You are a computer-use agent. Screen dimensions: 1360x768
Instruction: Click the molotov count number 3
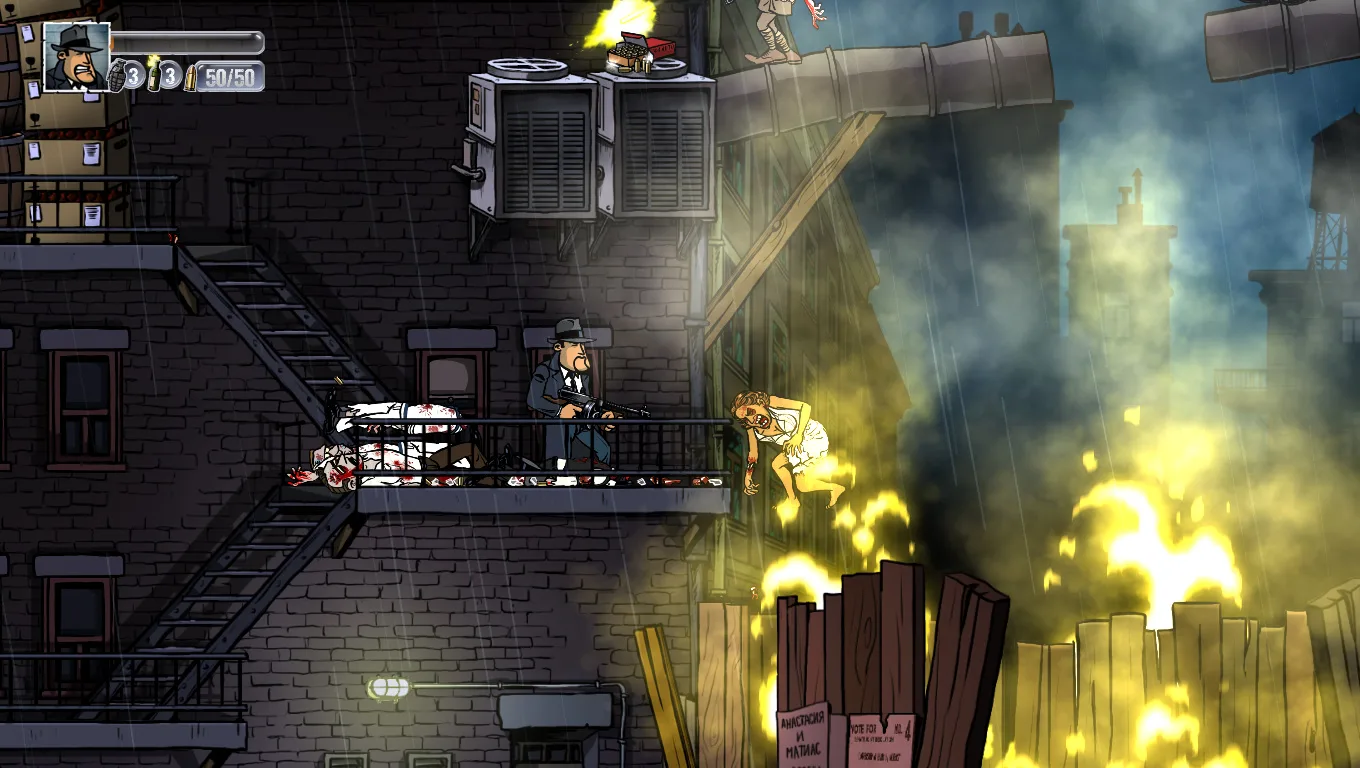tap(168, 75)
